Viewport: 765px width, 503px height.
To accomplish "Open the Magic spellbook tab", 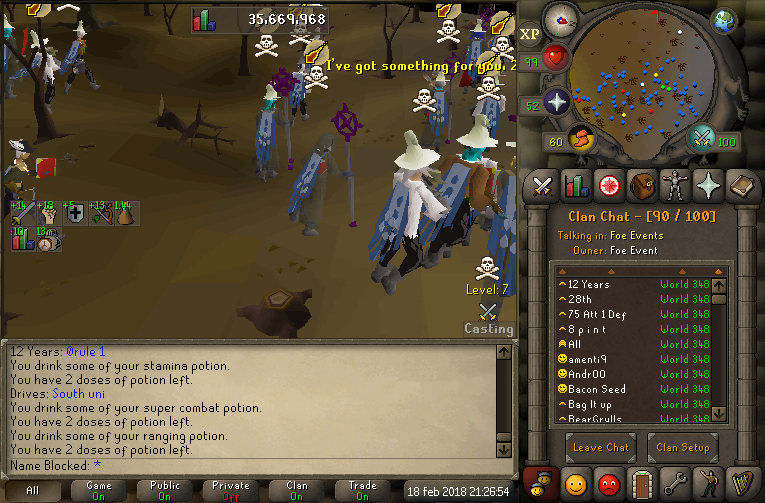I will click(741, 185).
